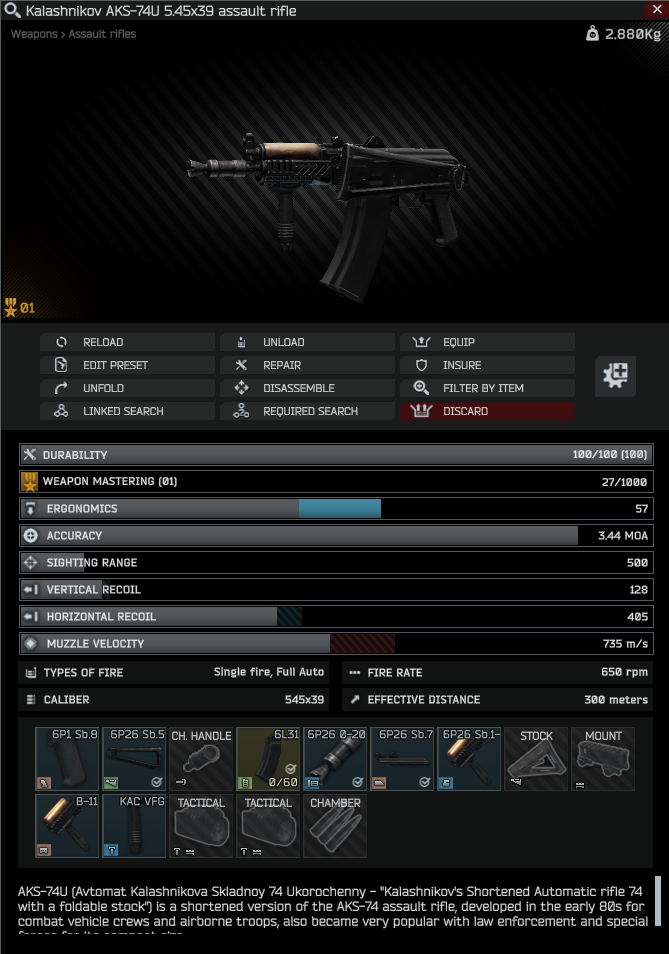
Task: Select Filter By Item
Action: (x=487, y=388)
